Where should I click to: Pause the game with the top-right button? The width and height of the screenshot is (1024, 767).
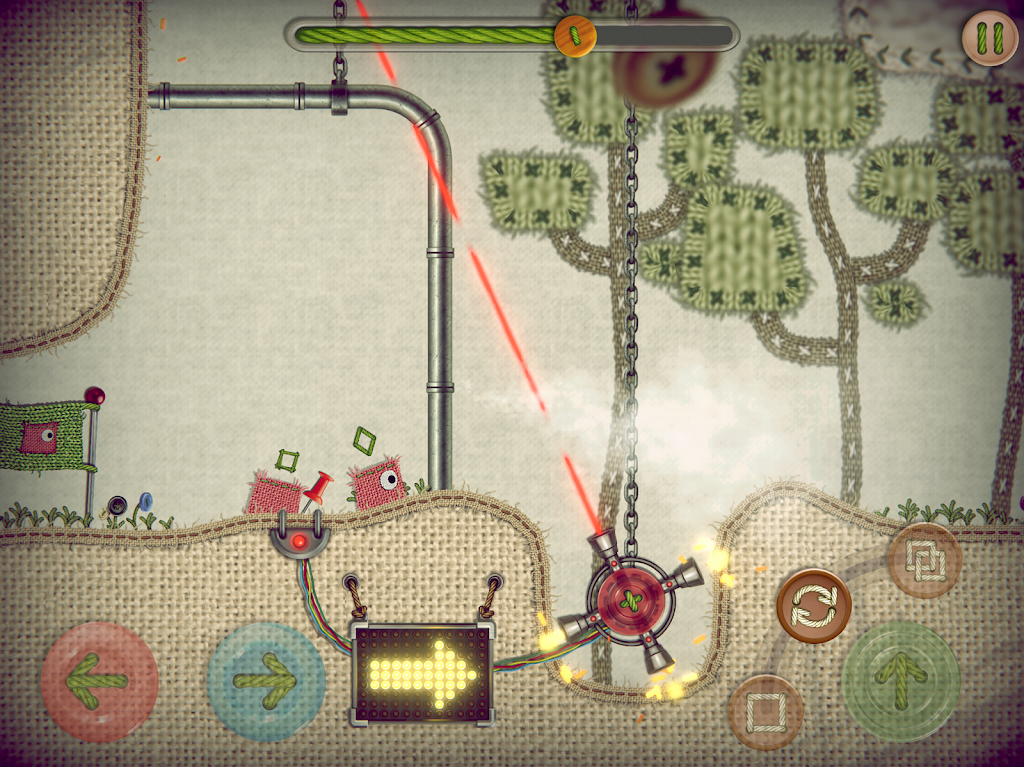point(989,38)
